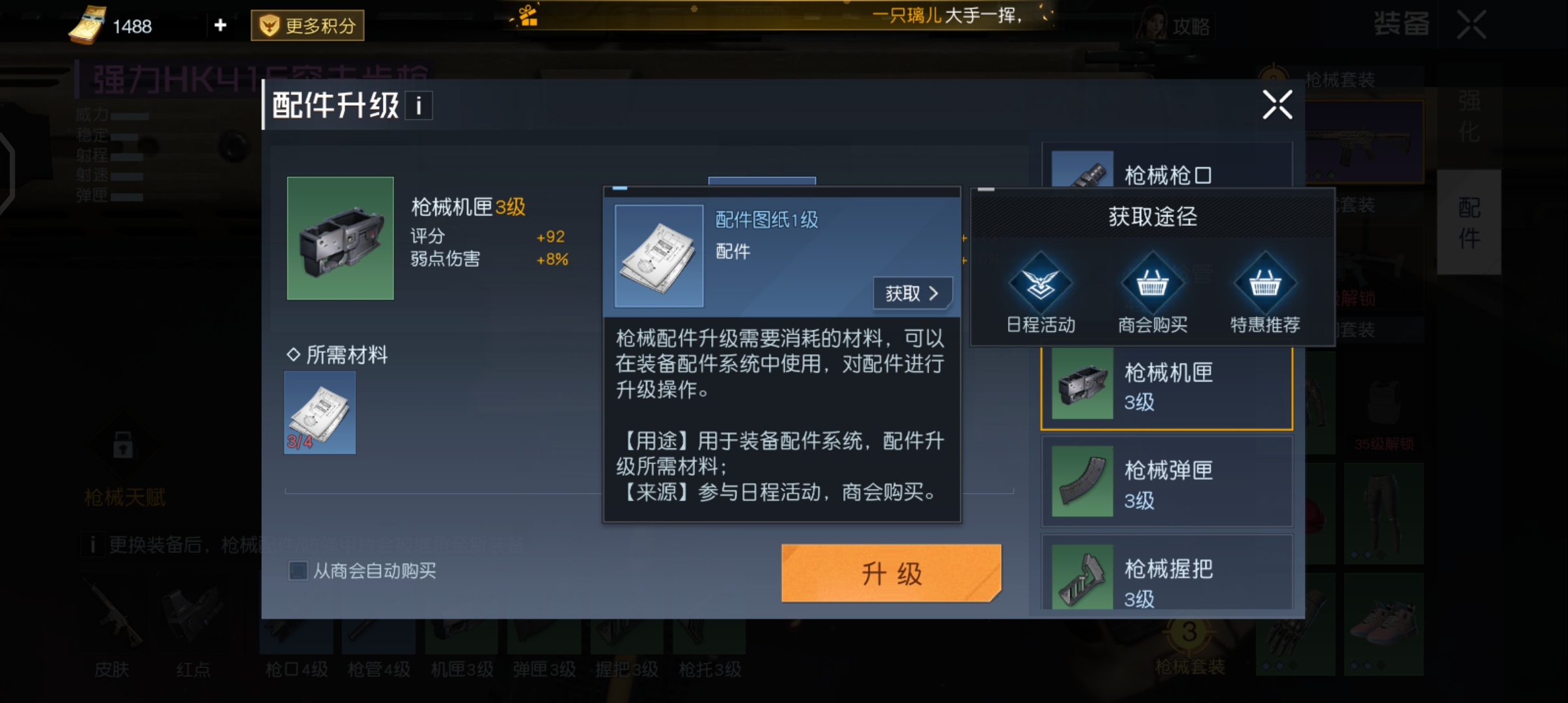Enable 从商会自动购买 auto-purchase option
1568x703 pixels.
297,571
